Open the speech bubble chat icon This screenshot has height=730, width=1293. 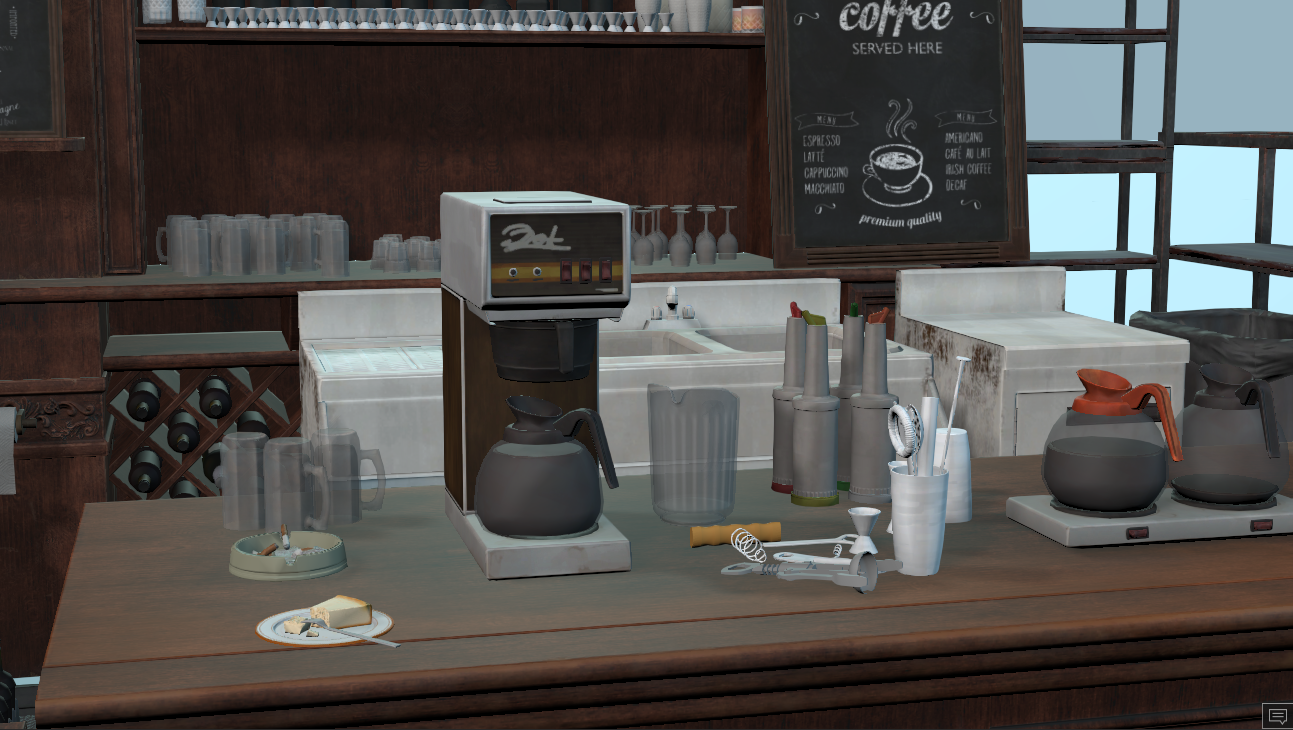[1276, 715]
